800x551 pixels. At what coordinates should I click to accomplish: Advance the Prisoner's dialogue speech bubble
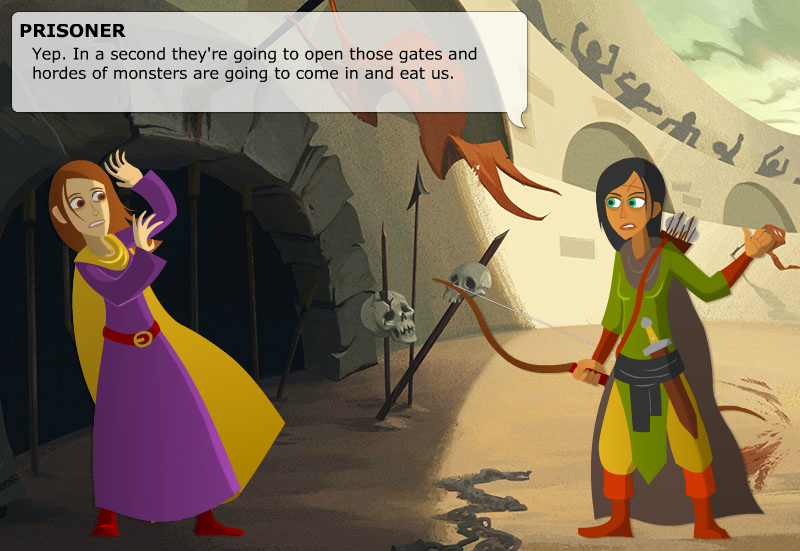[x=268, y=62]
